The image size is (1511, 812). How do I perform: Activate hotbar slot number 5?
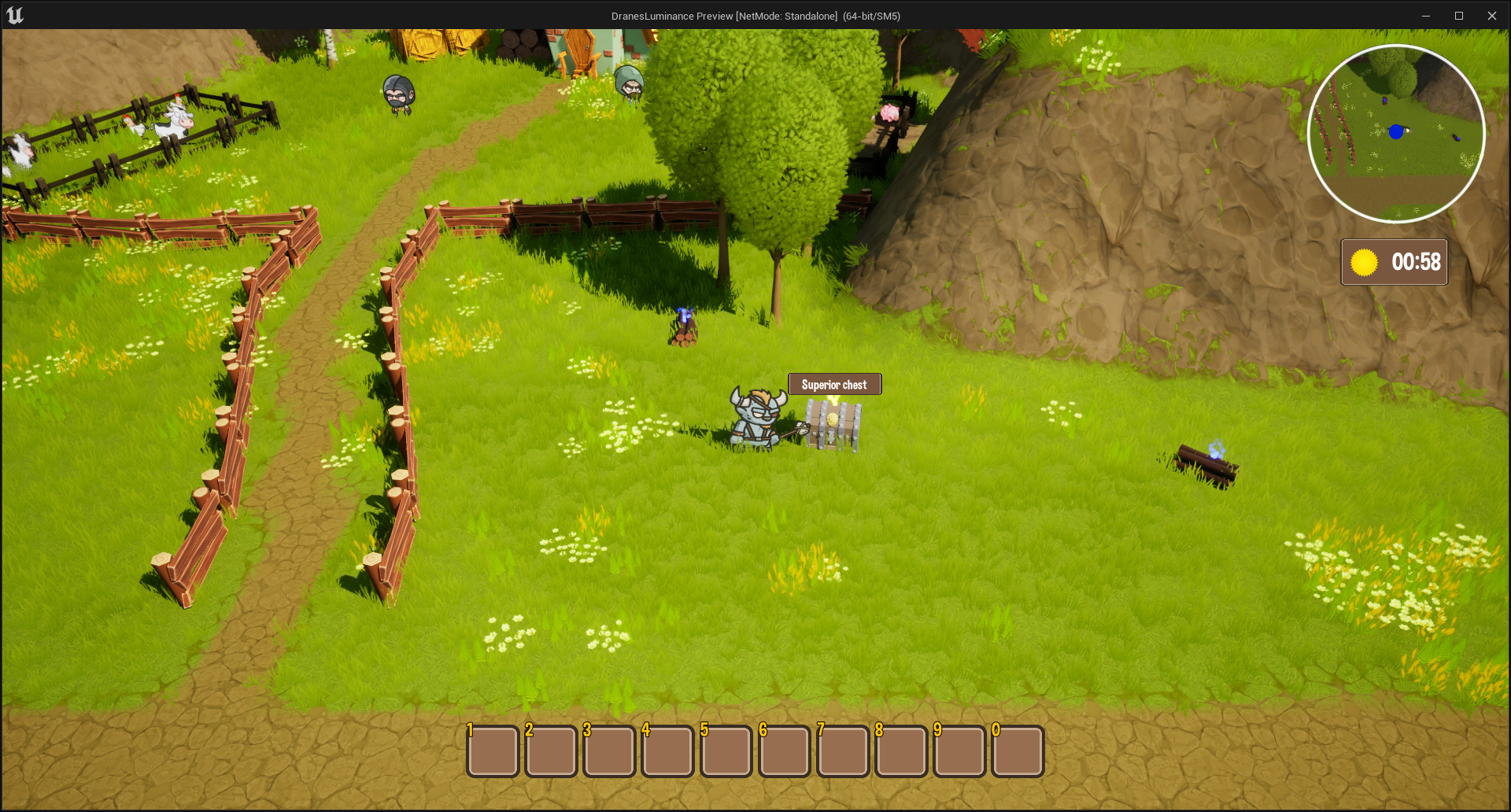[x=726, y=751]
